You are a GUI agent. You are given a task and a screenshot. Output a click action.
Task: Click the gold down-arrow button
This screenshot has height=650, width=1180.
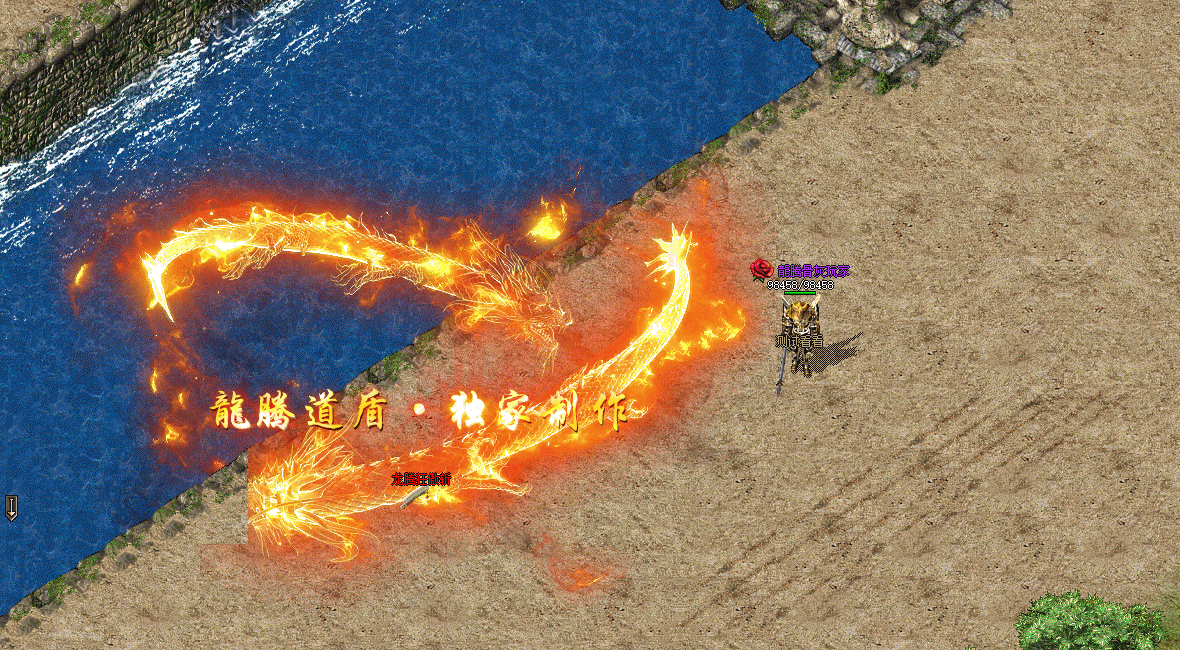11,507
